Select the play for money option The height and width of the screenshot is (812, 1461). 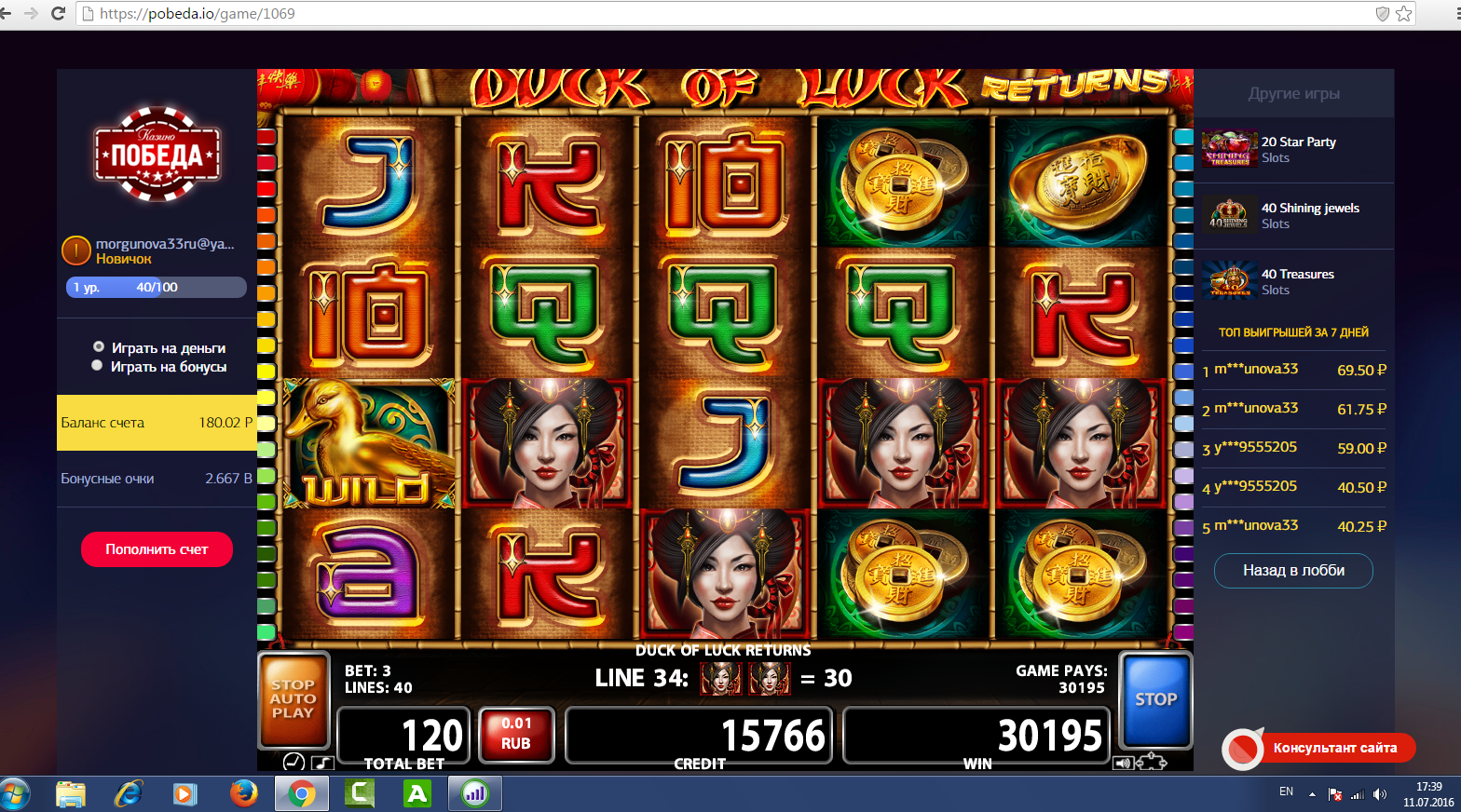99,347
